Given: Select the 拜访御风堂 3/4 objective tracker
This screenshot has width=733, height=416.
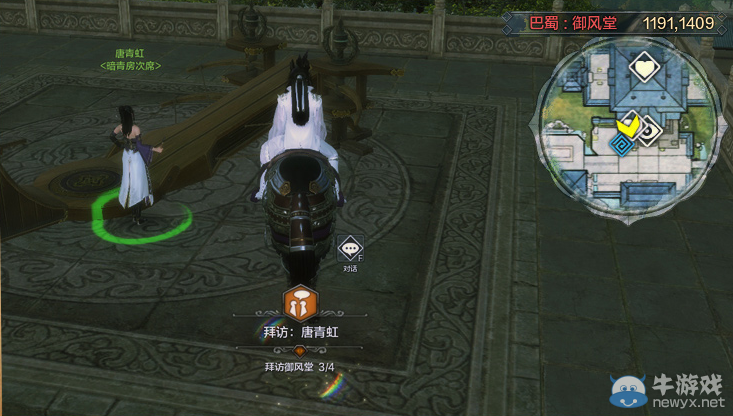Looking at the screenshot, I should click(299, 367).
